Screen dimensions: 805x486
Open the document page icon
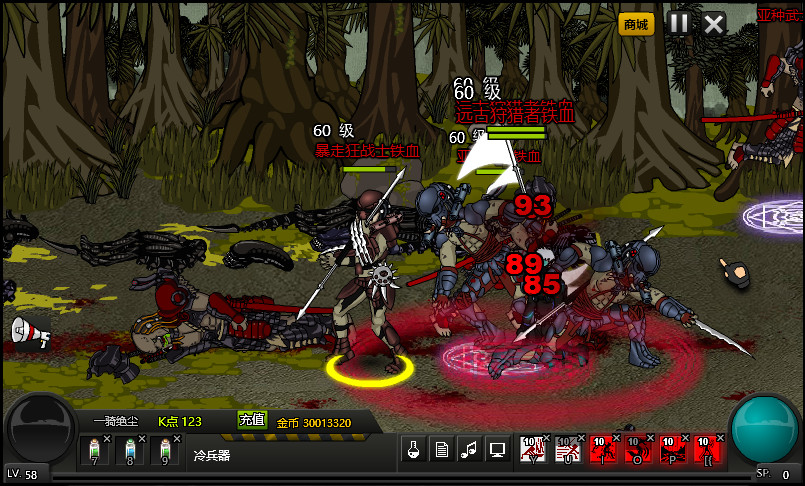point(440,450)
